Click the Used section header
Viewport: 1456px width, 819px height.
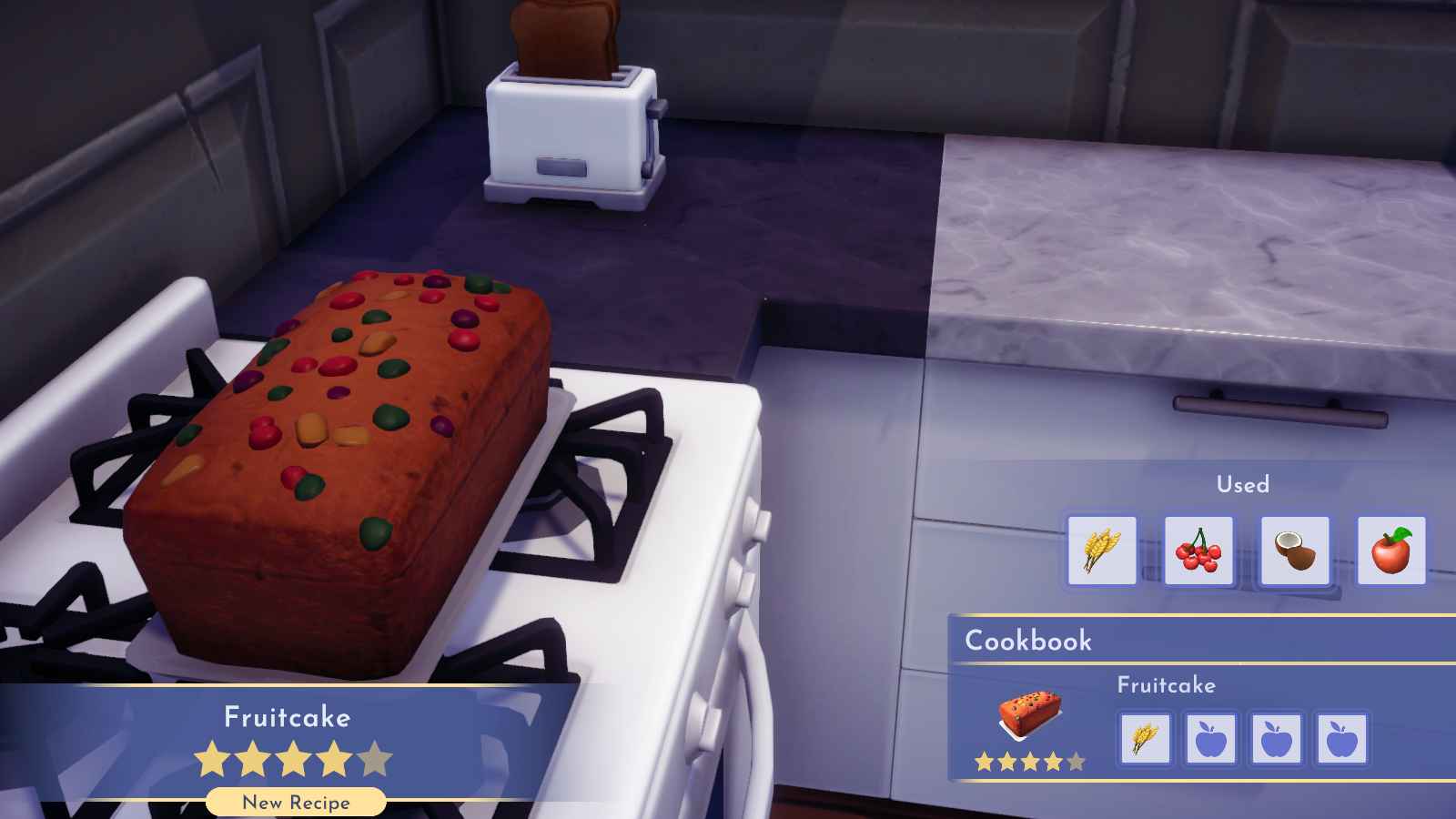click(1241, 485)
